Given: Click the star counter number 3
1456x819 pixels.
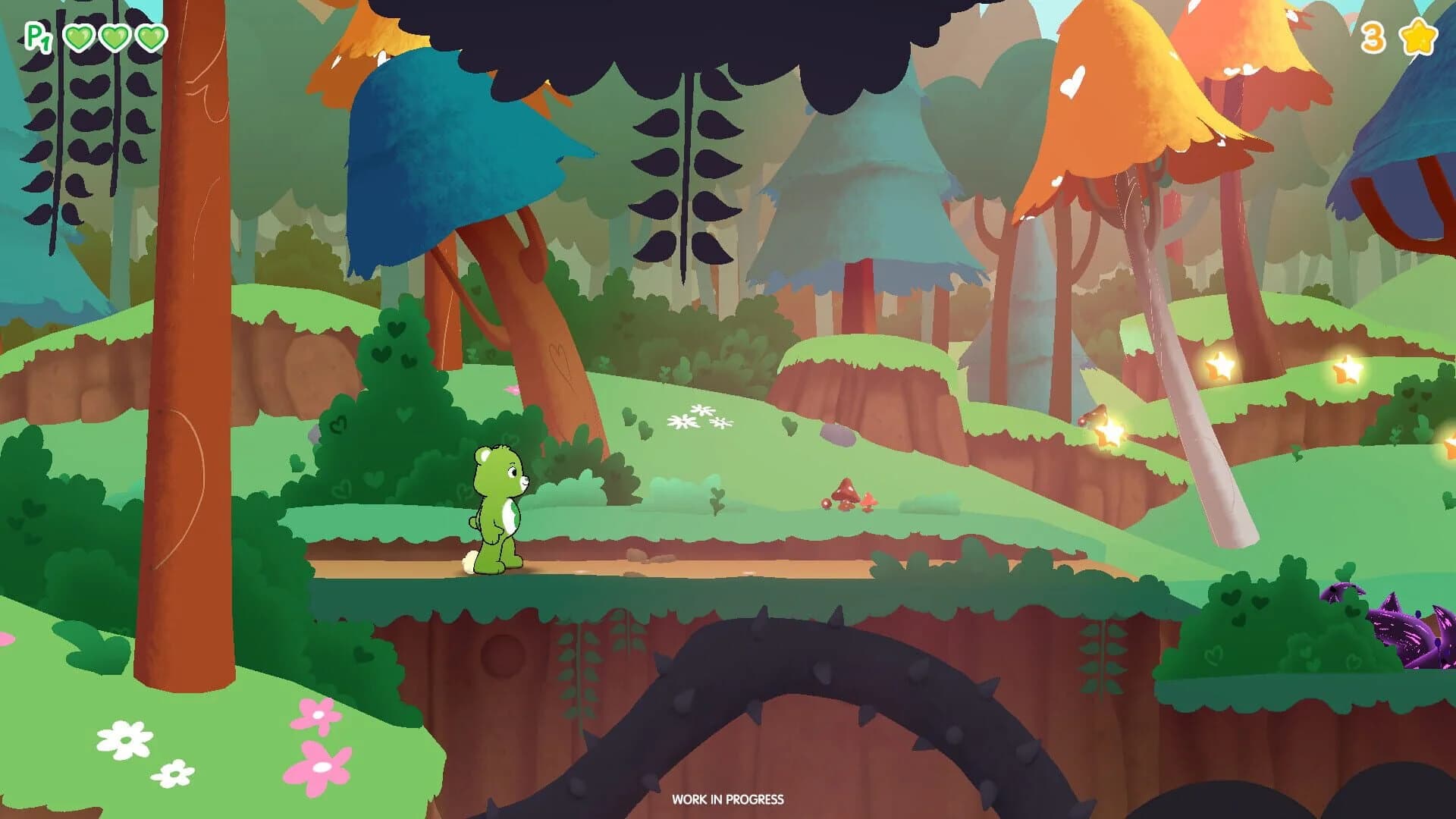Looking at the screenshot, I should point(1375,38).
